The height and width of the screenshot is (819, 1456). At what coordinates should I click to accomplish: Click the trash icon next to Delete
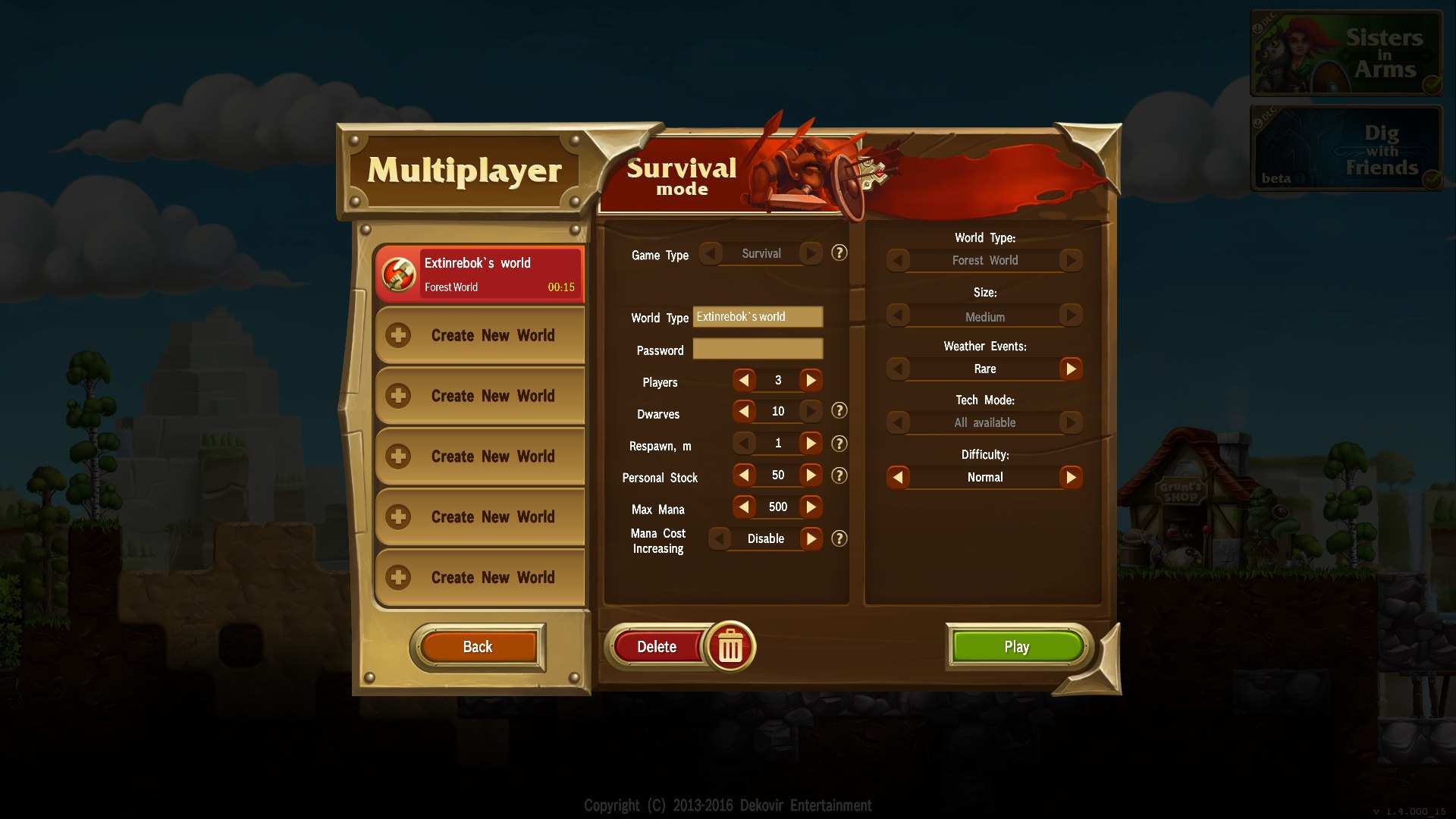pos(730,646)
